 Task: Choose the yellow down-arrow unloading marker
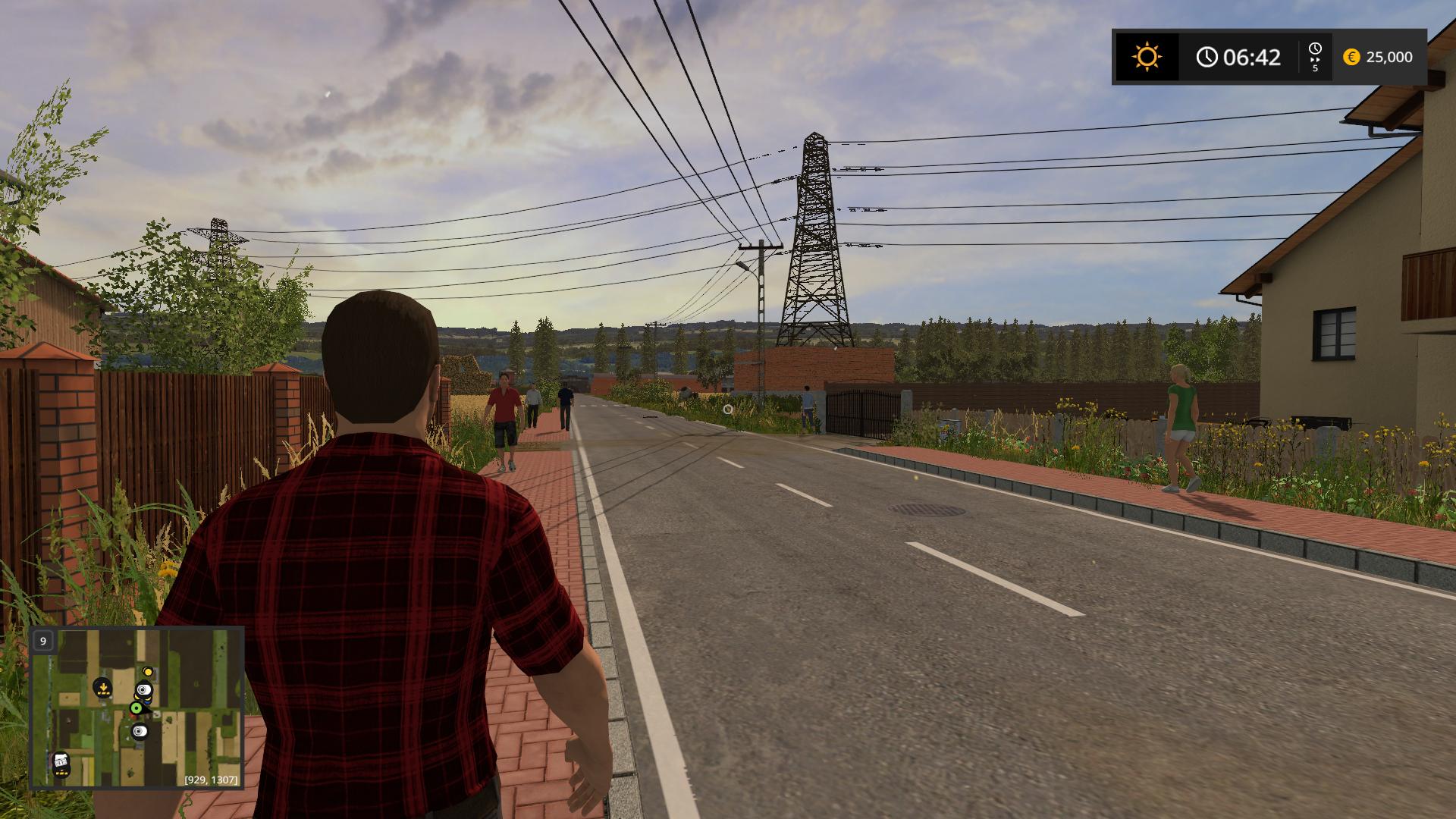coord(102,689)
